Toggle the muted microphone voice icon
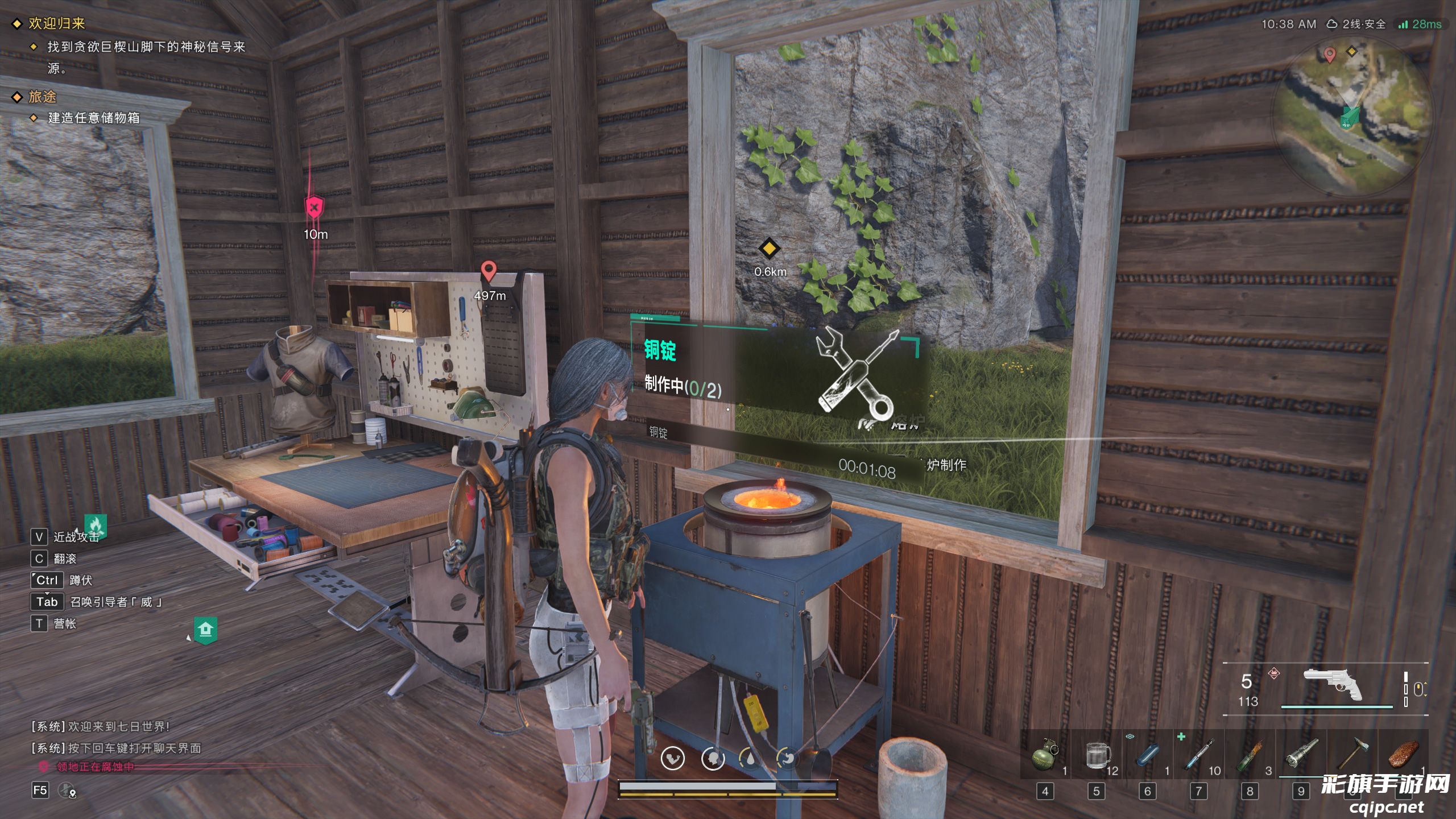 [x=67, y=790]
